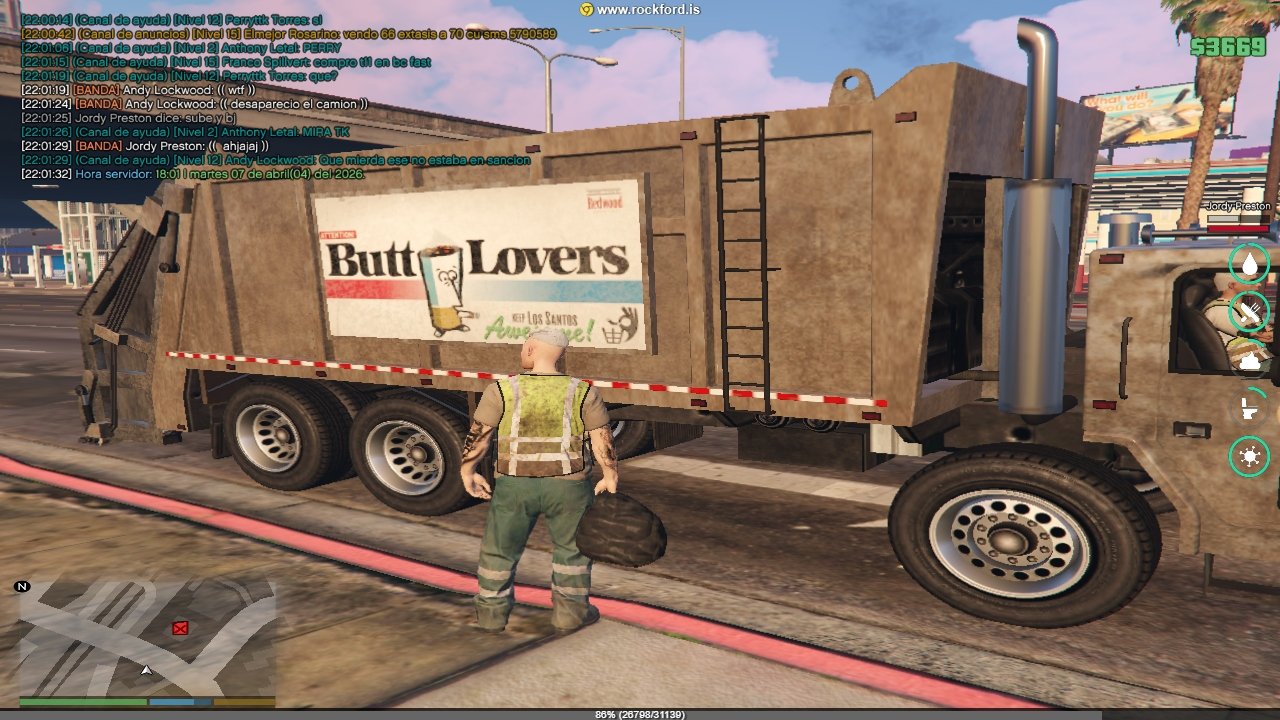Click the red square marker on minimap
The width and height of the screenshot is (1280, 720).
pos(180,628)
